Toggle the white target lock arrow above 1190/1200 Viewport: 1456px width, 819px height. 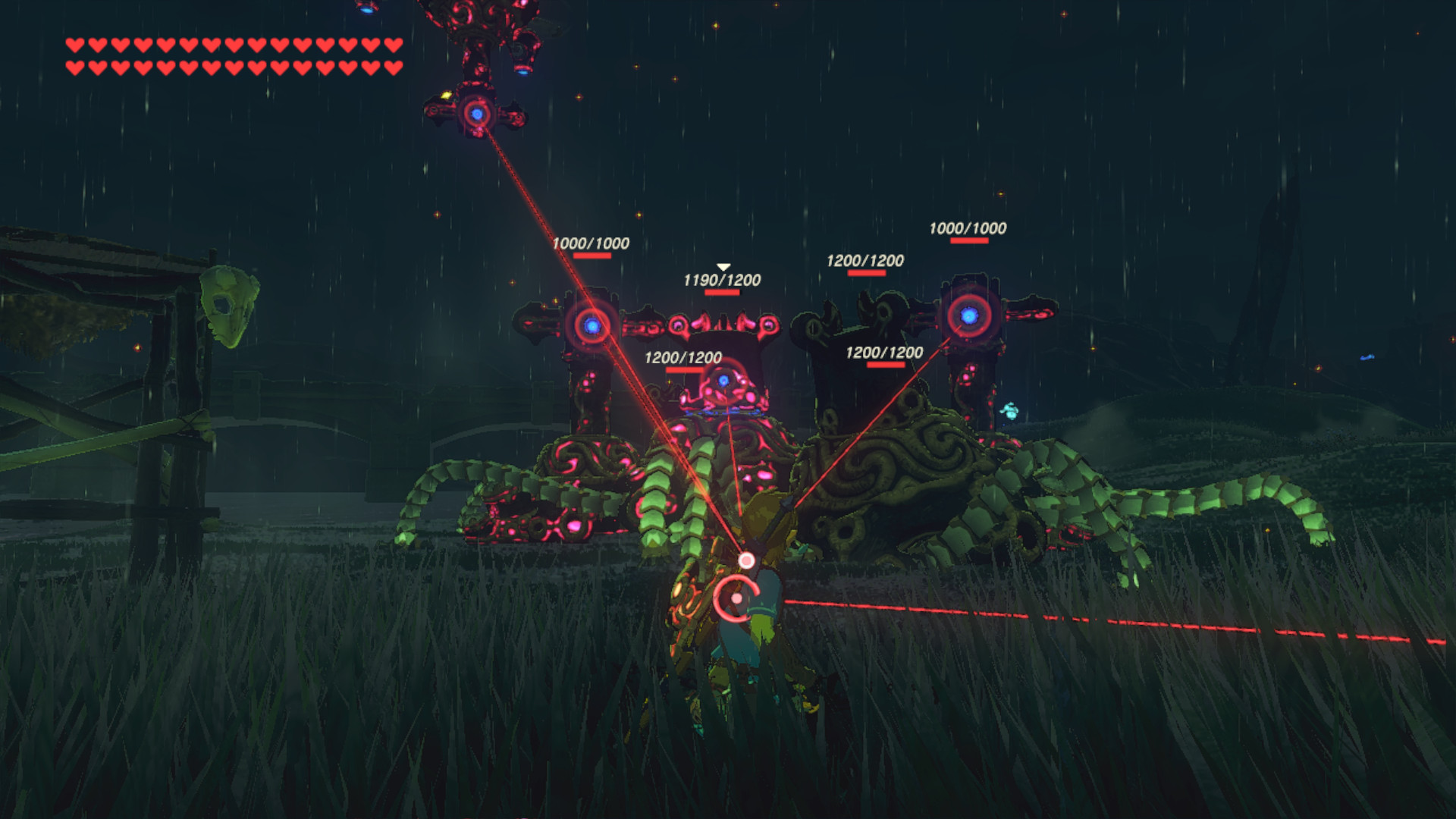pyautogui.click(x=723, y=265)
